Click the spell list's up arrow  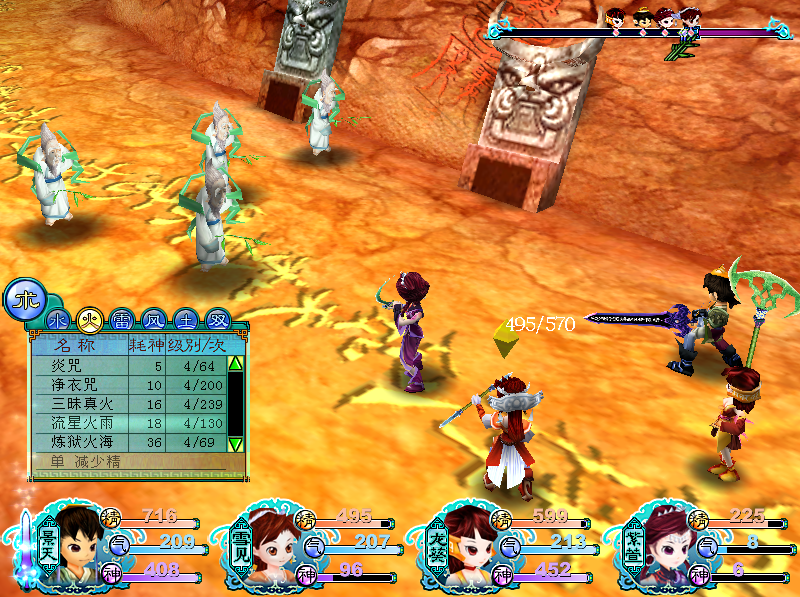(236, 364)
